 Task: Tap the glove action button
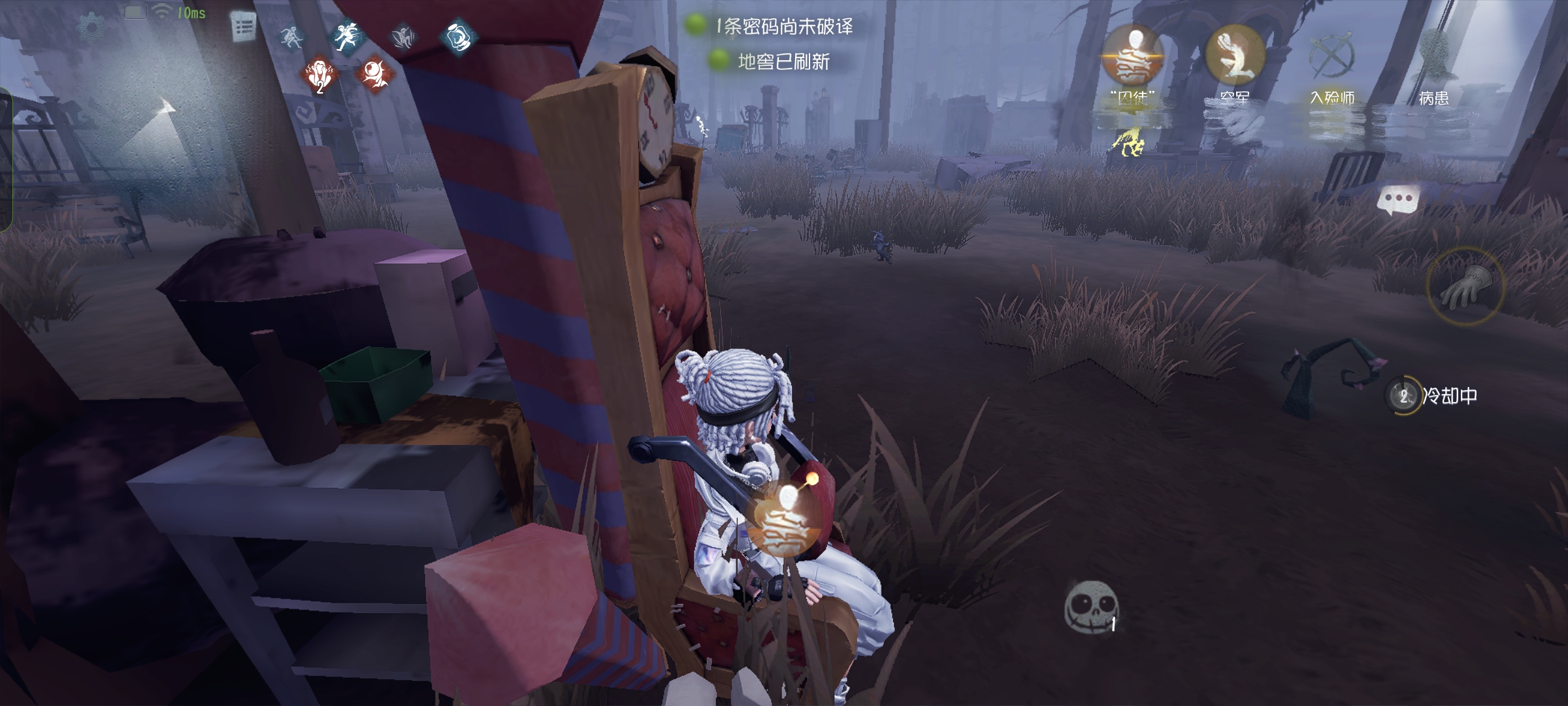[x=1465, y=286]
